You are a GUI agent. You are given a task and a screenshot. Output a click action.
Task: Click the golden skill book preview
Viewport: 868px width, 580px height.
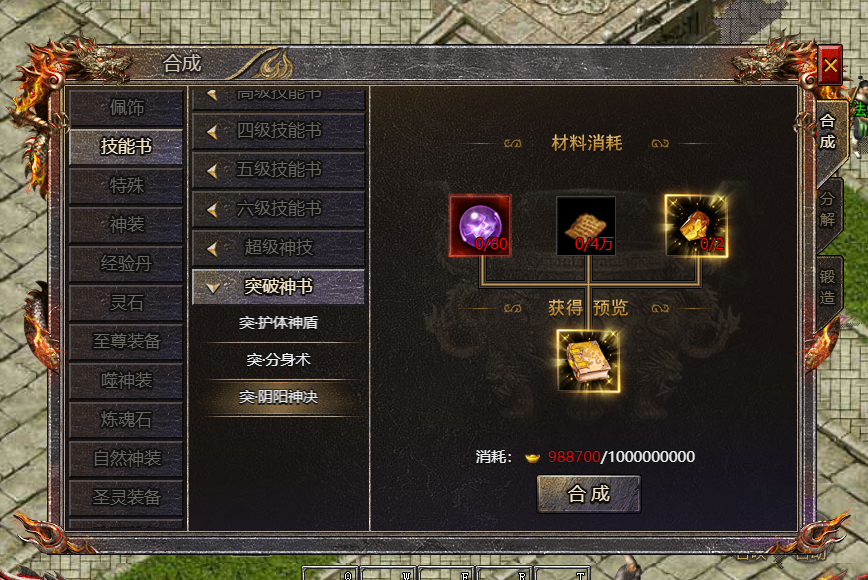pos(587,361)
